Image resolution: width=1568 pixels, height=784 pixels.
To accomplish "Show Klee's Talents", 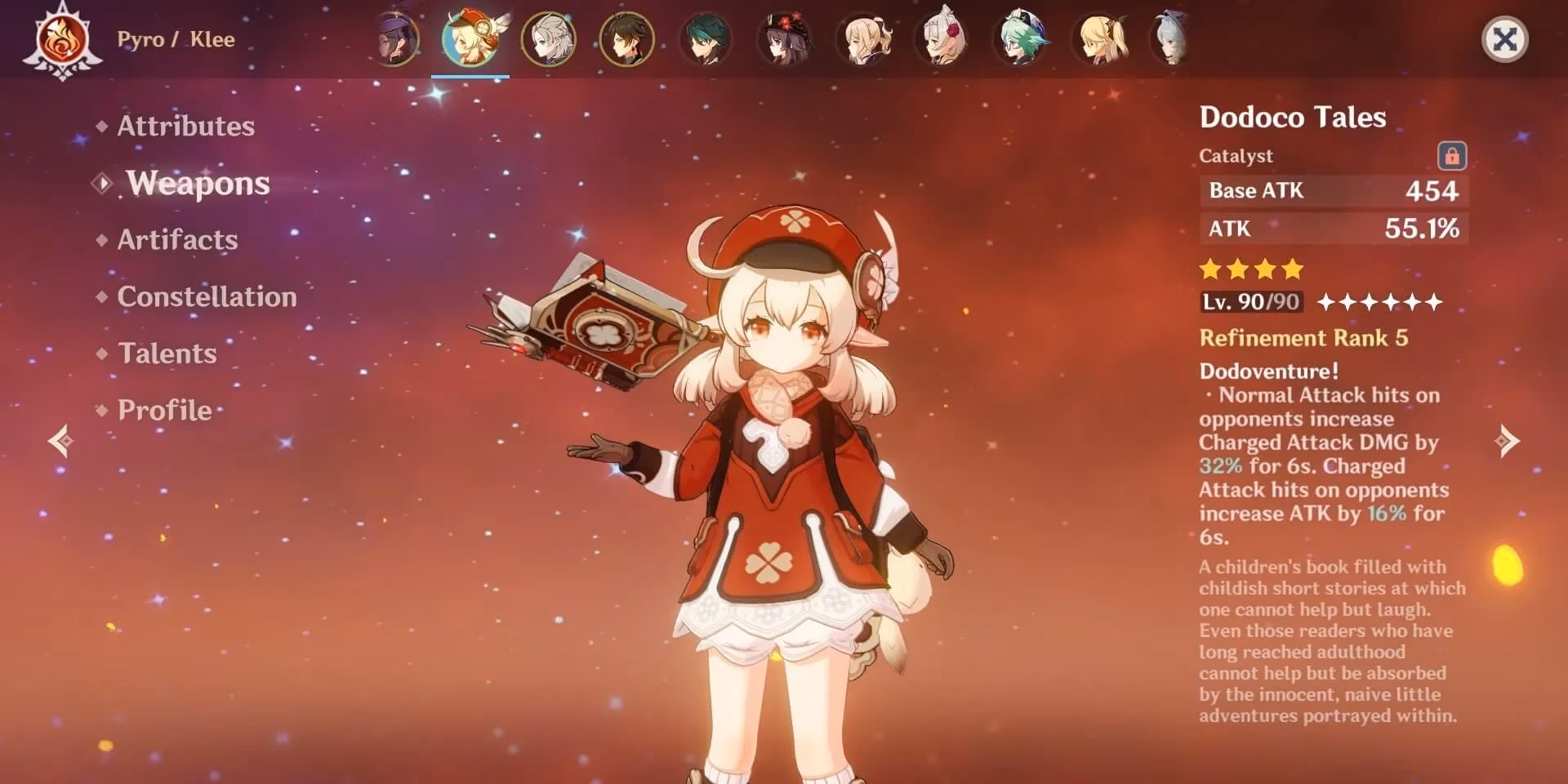I will 167,354.
